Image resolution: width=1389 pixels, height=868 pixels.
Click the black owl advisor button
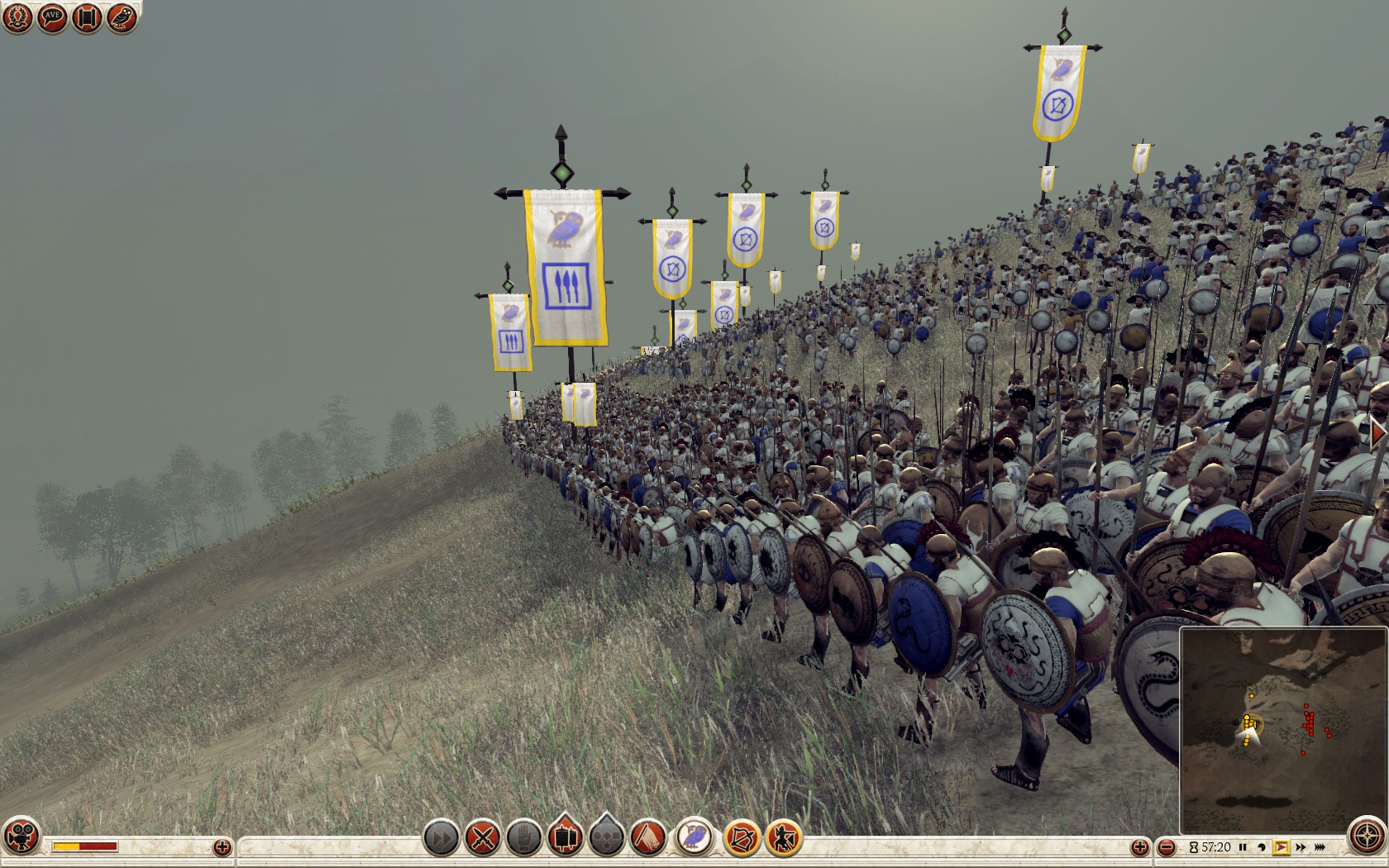point(122,17)
